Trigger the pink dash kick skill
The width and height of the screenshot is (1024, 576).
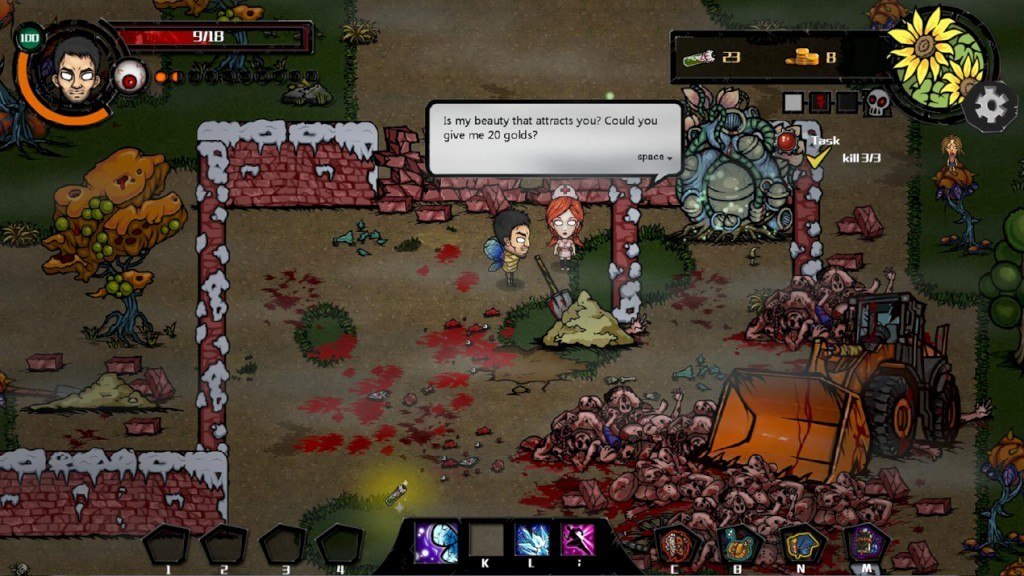(x=577, y=540)
